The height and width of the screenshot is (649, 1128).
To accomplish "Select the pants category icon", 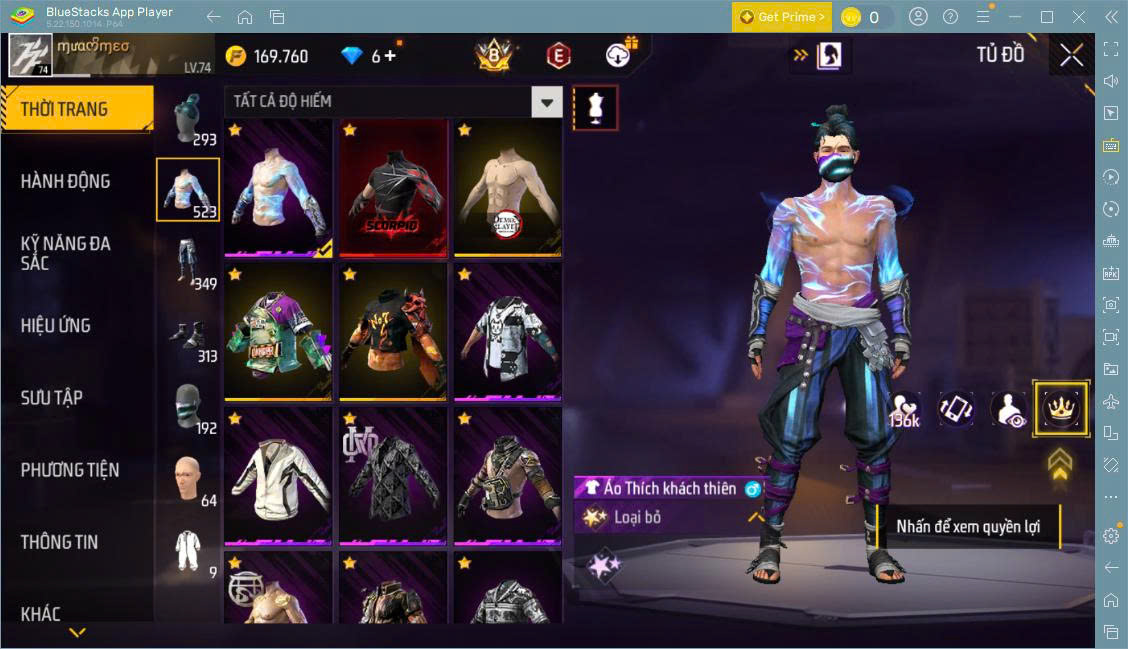I will click(187, 261).
